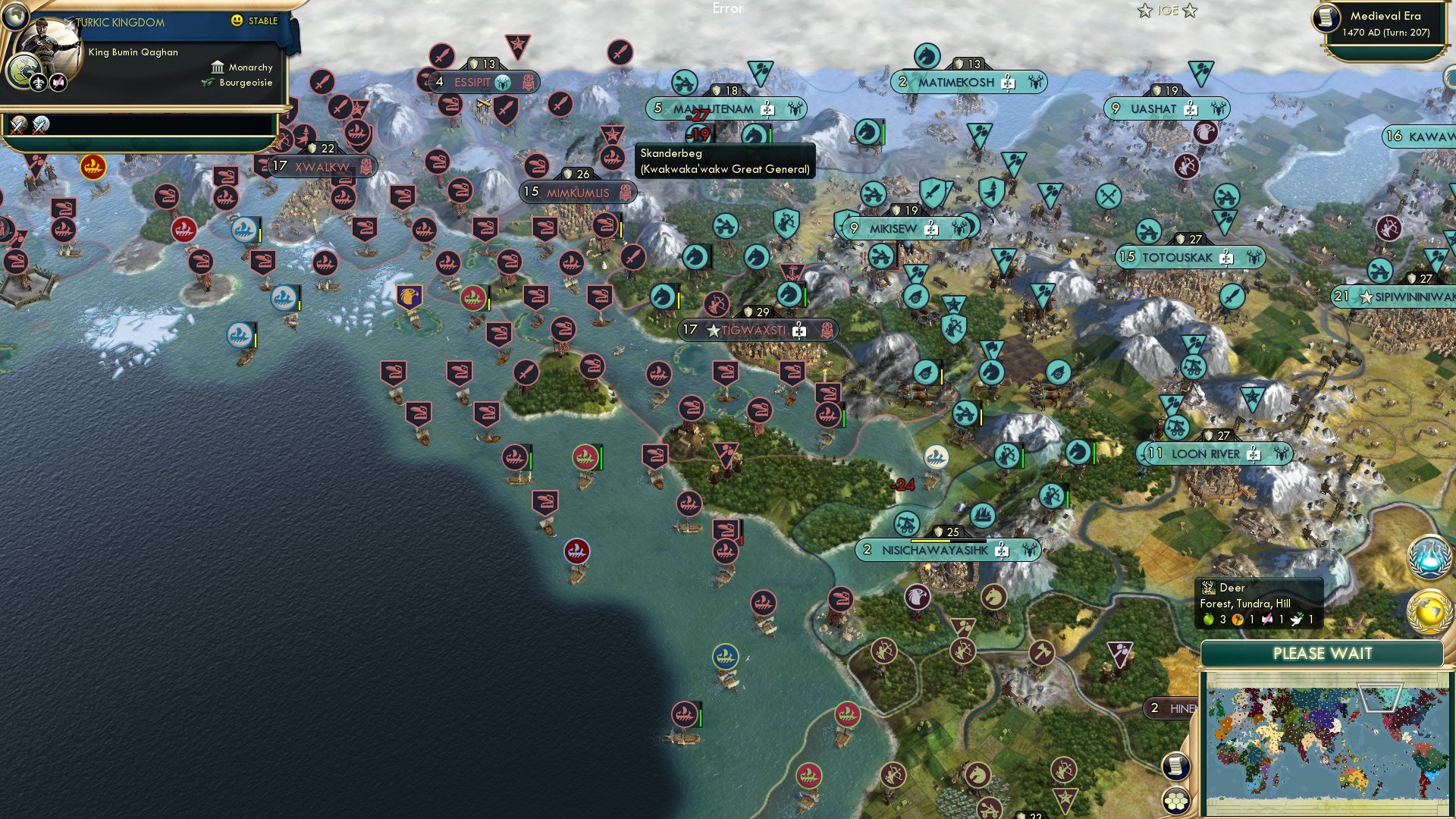The width and height of the screenshot is (1456, 819).
Task: Click the Monarchy government icon
Action: pyautogui.click(x=218, y=68)
